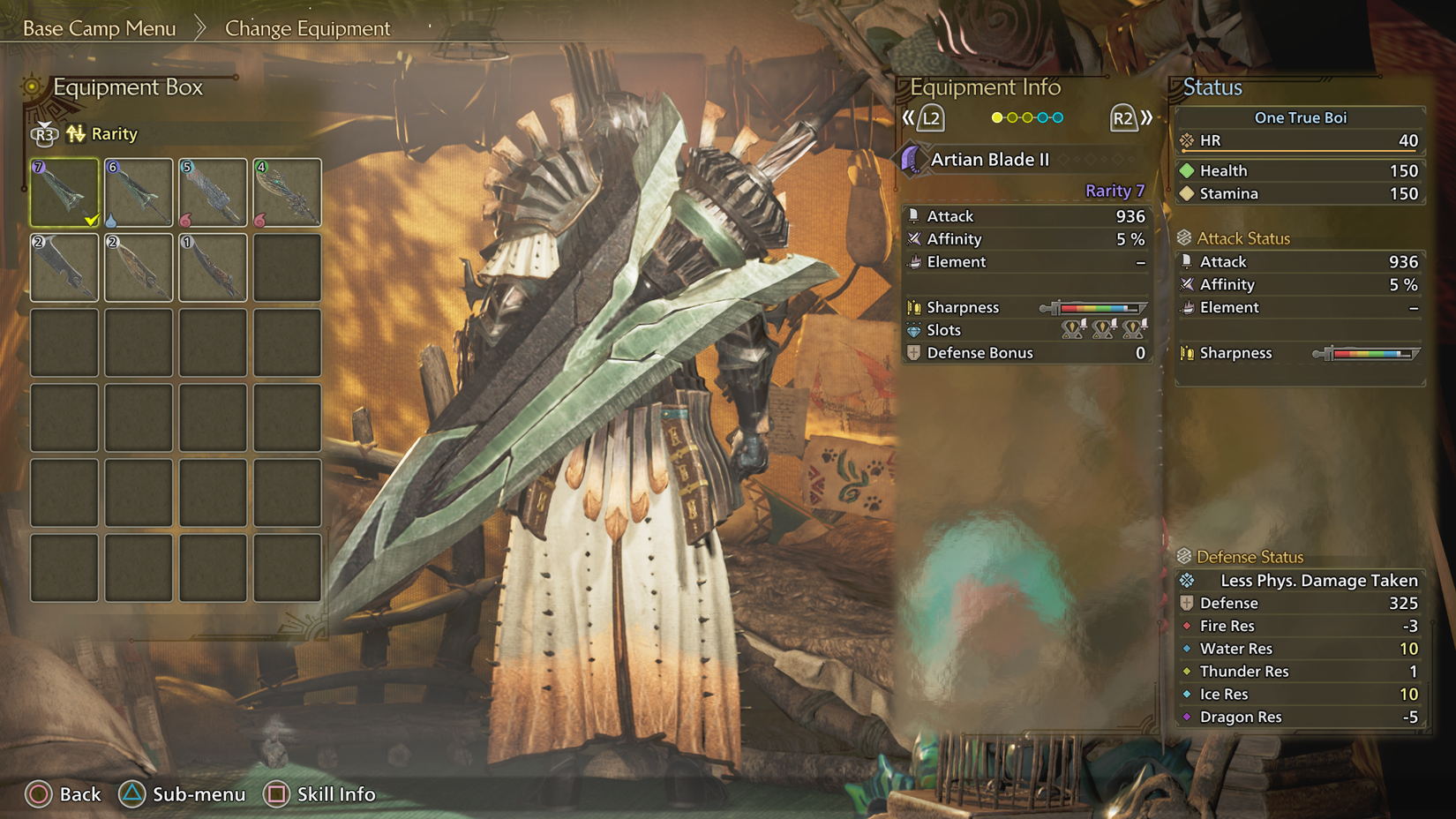Viewport: 1456px width, 819px height.
Task: Click the R2 right page arrow
Action: click(x=1127, y=116)
